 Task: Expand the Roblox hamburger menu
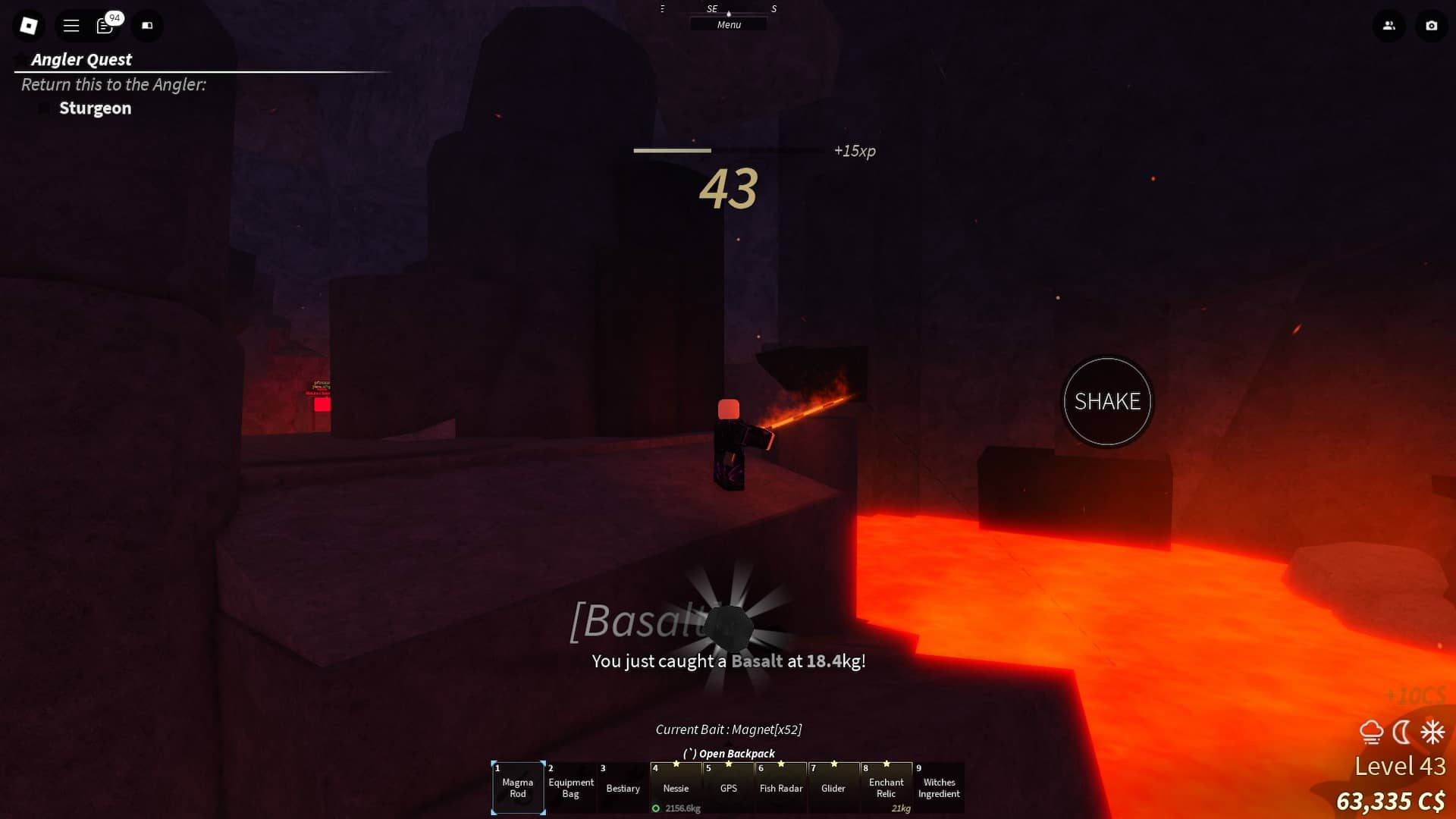71,25
